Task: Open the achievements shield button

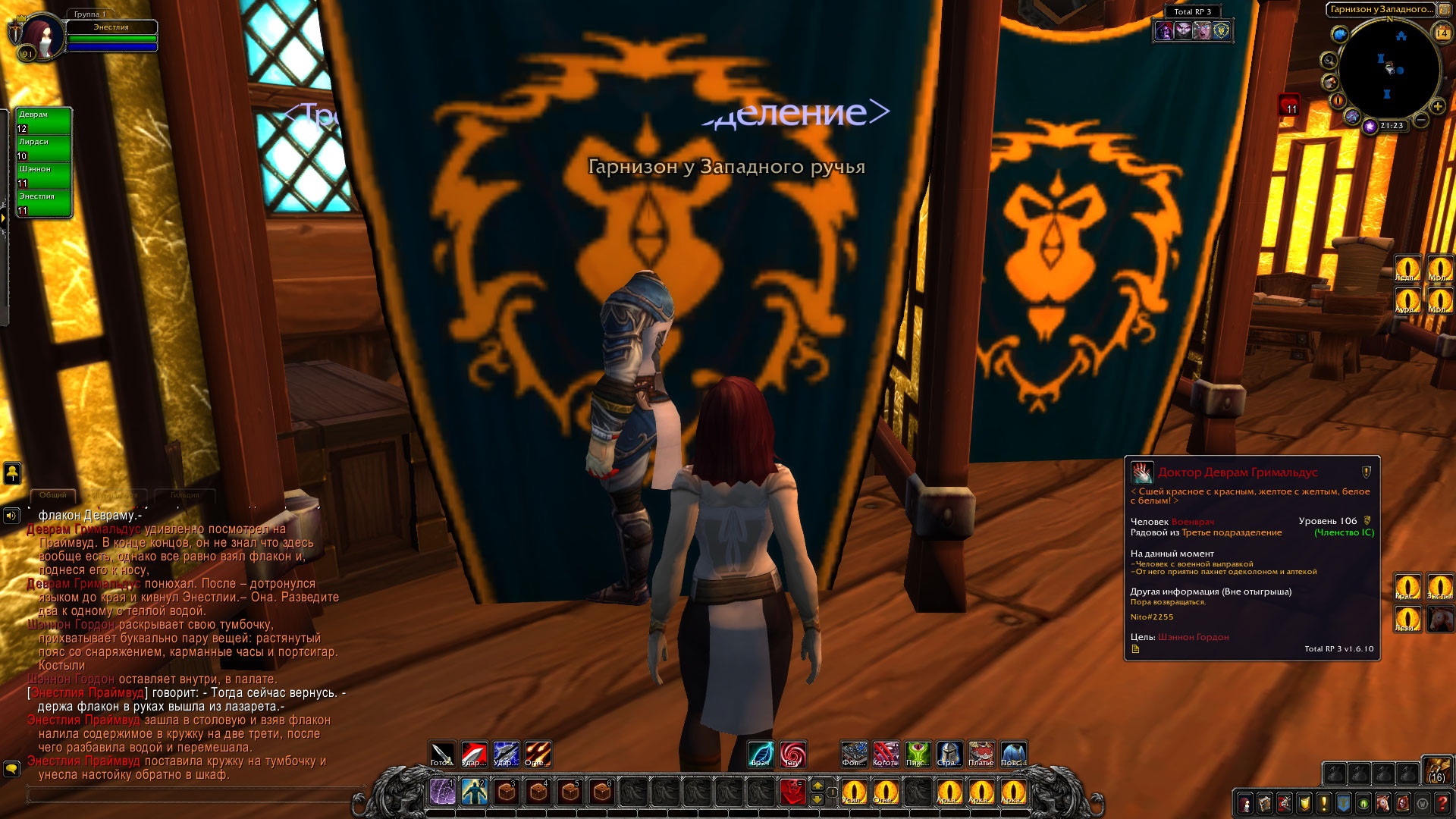Action: point(1304,803)
